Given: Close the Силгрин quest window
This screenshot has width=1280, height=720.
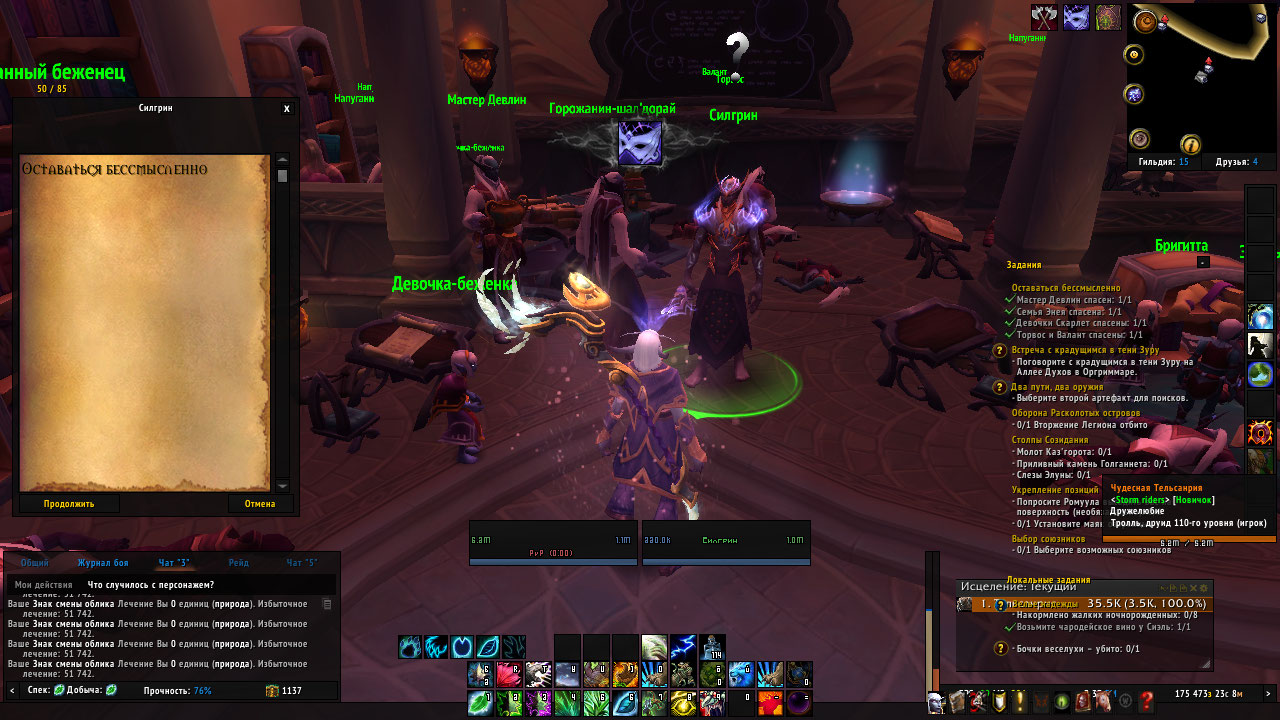Looking at the screenshot, I should tap(287, 109).
